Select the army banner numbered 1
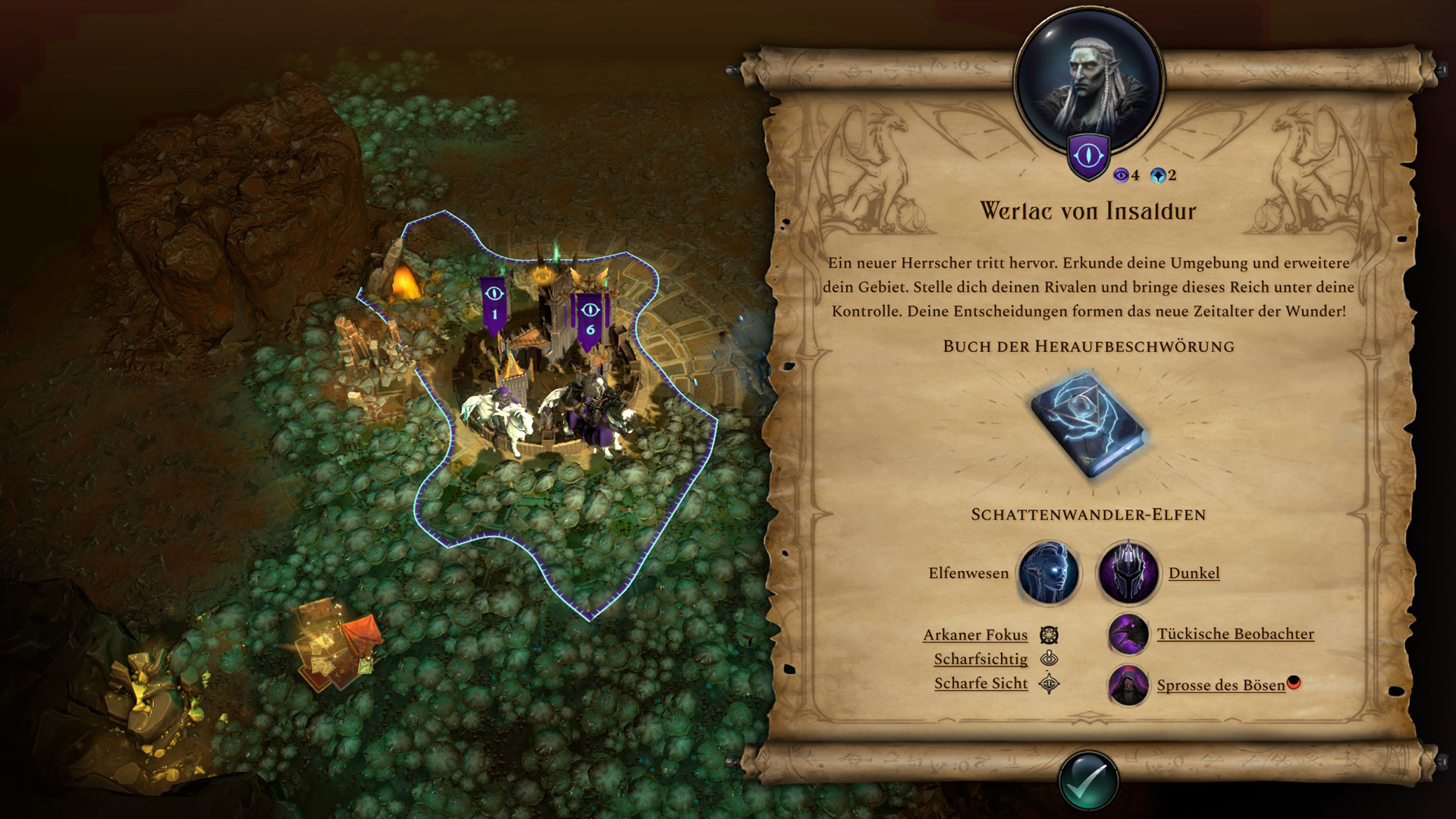Image resolution: width=1456 pixels, height=819 pixels. click(494, 303)
